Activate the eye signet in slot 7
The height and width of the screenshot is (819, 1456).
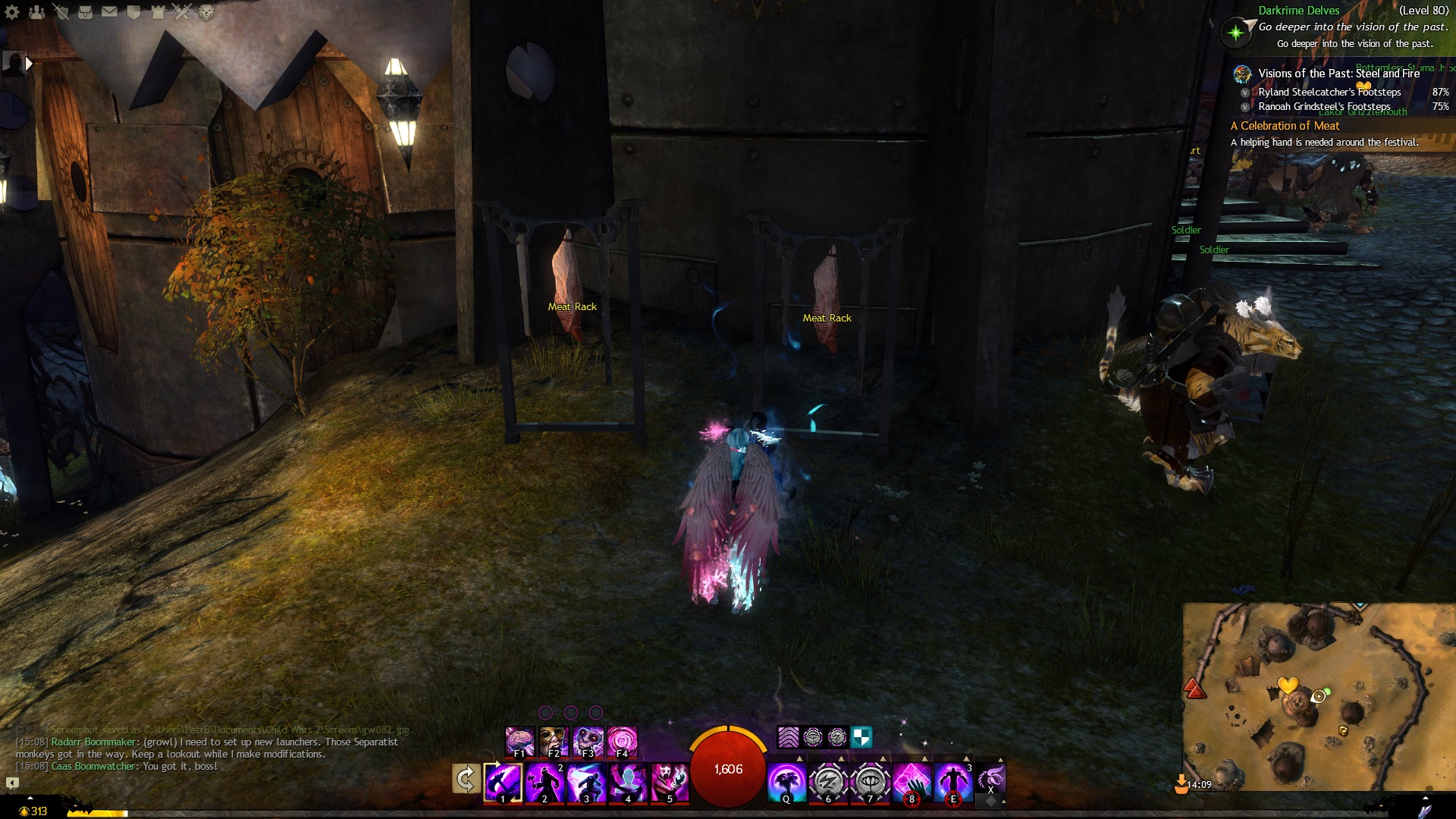(x=870, y=782)
